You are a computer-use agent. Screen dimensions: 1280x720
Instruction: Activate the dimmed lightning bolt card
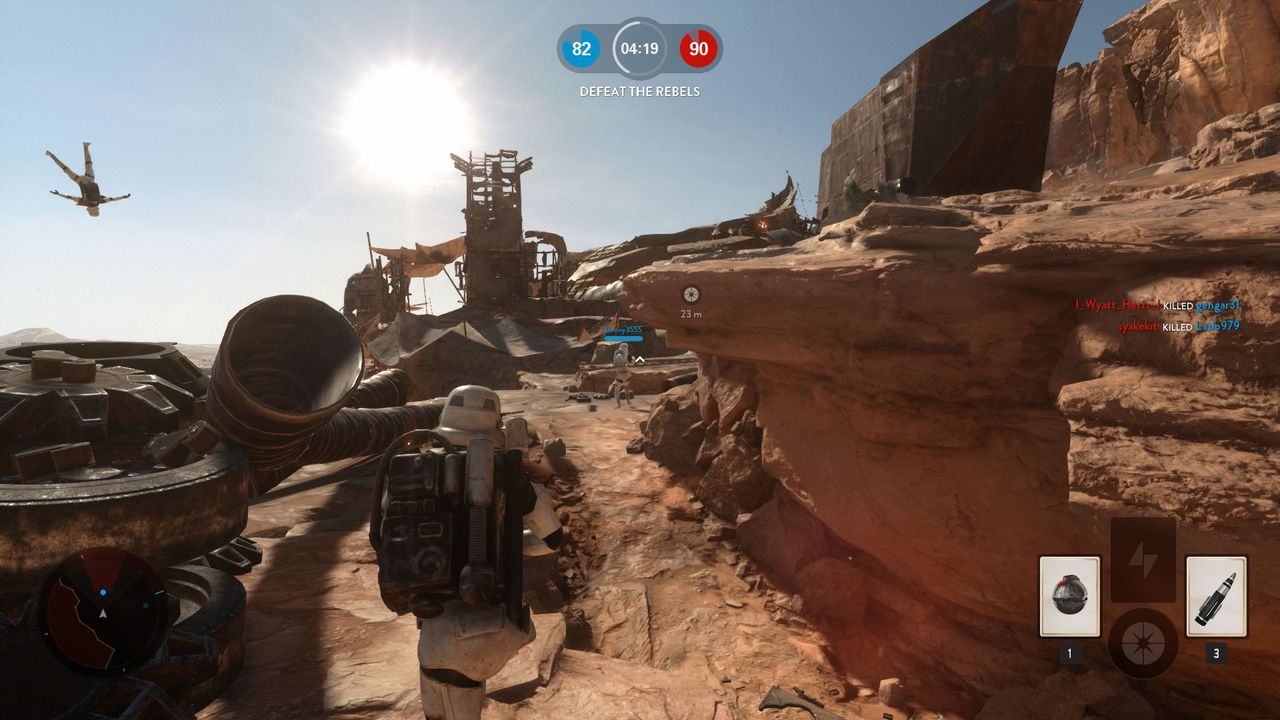[x=1143, y=559]
